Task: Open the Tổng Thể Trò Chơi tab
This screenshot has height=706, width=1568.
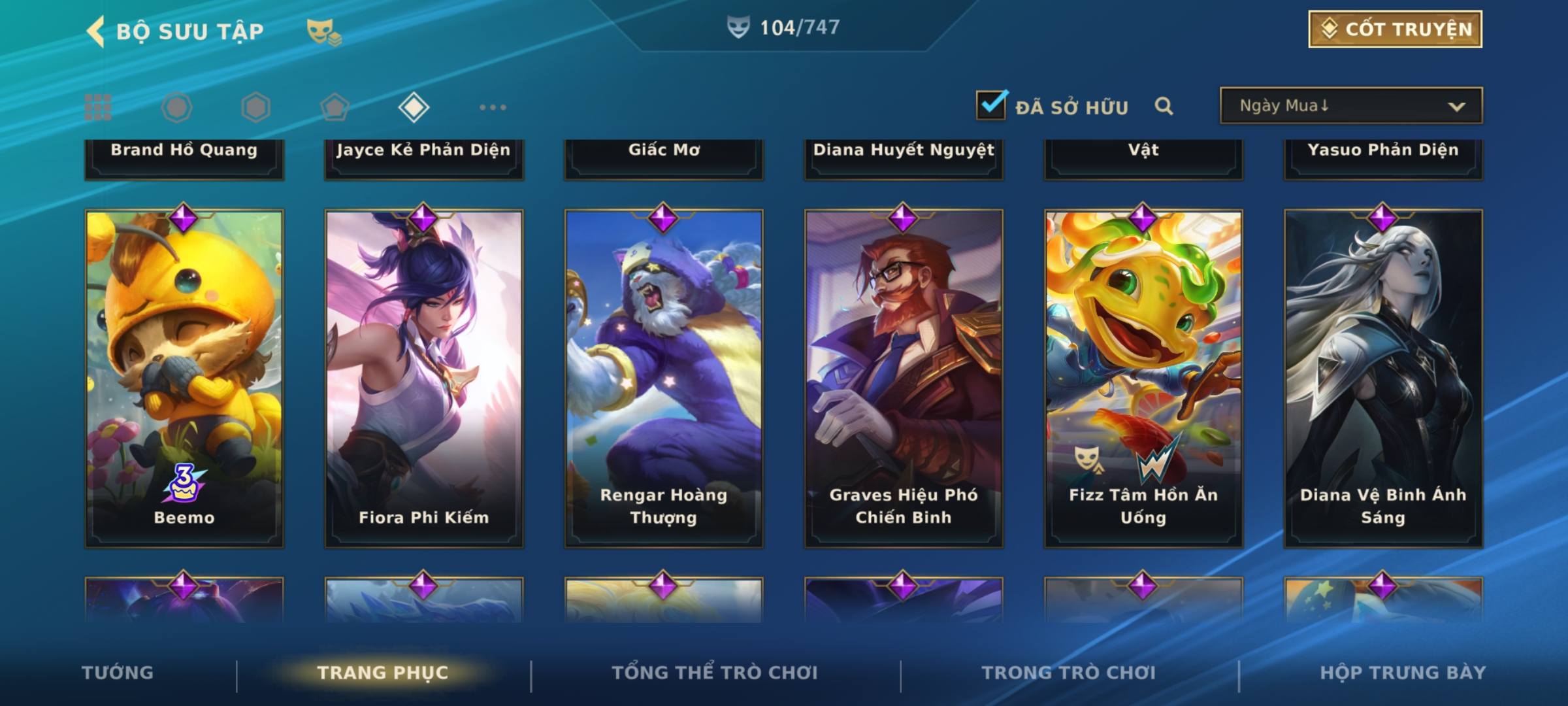Action: click(715, 673)
